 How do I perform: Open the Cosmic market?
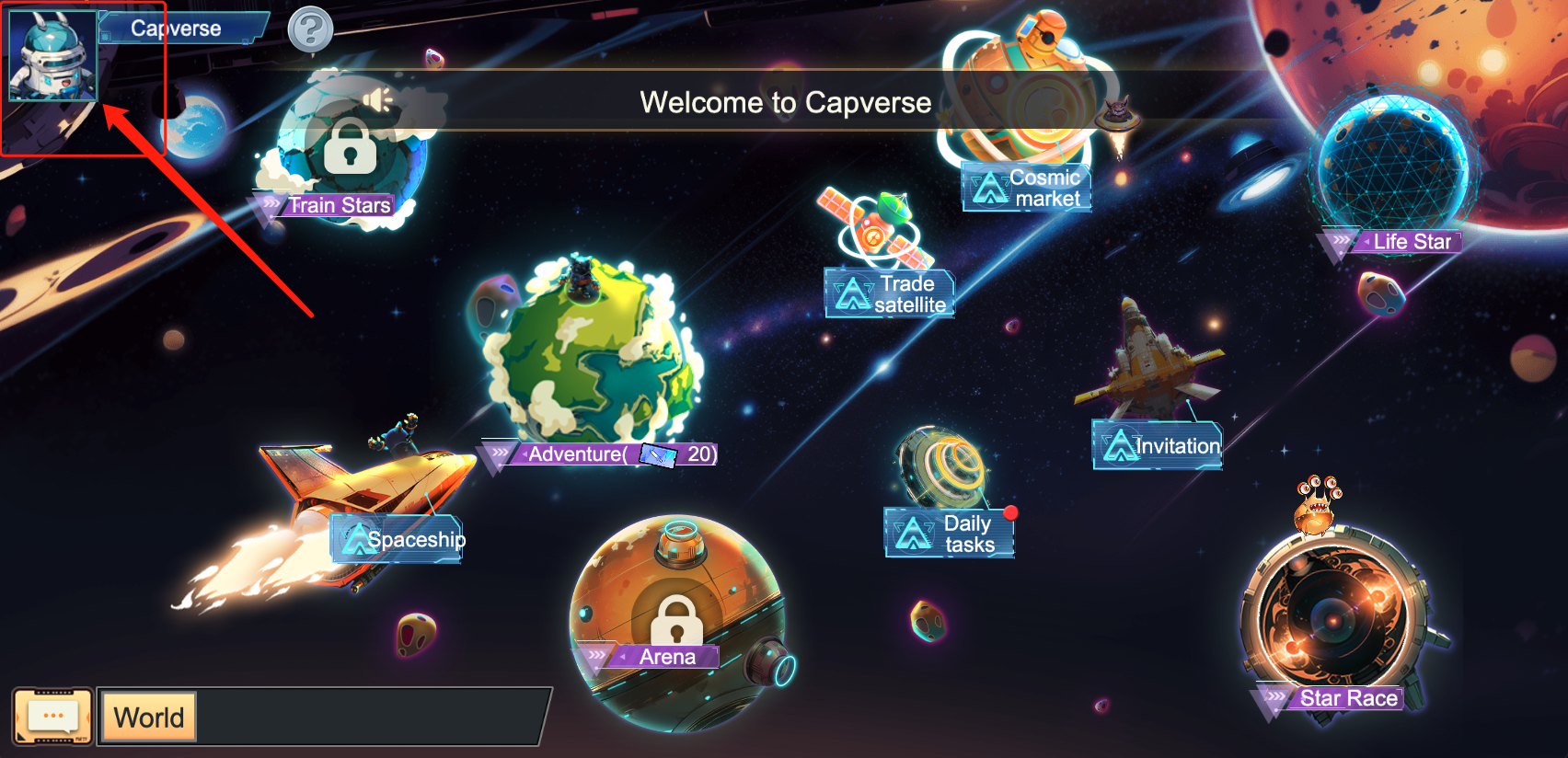pos(1027,188)
